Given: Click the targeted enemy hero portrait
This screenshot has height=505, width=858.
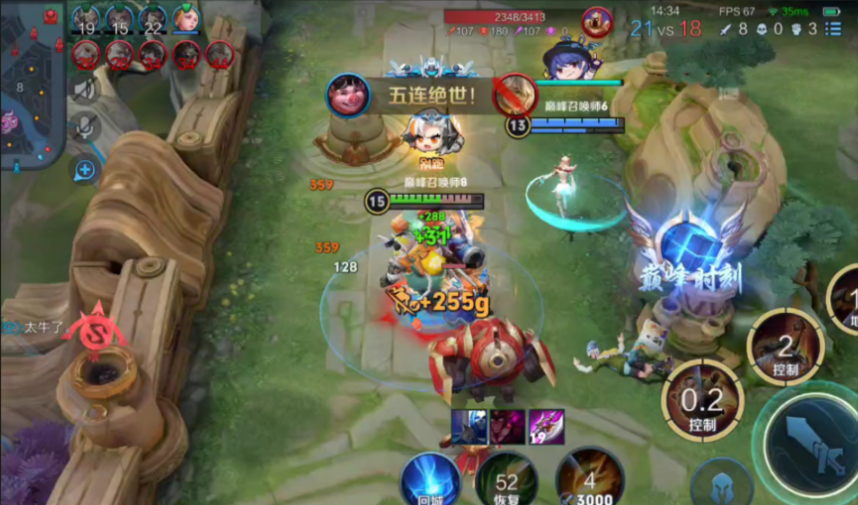Looking at the screenshot, I should pyautogui.click(x=597, y=20).
